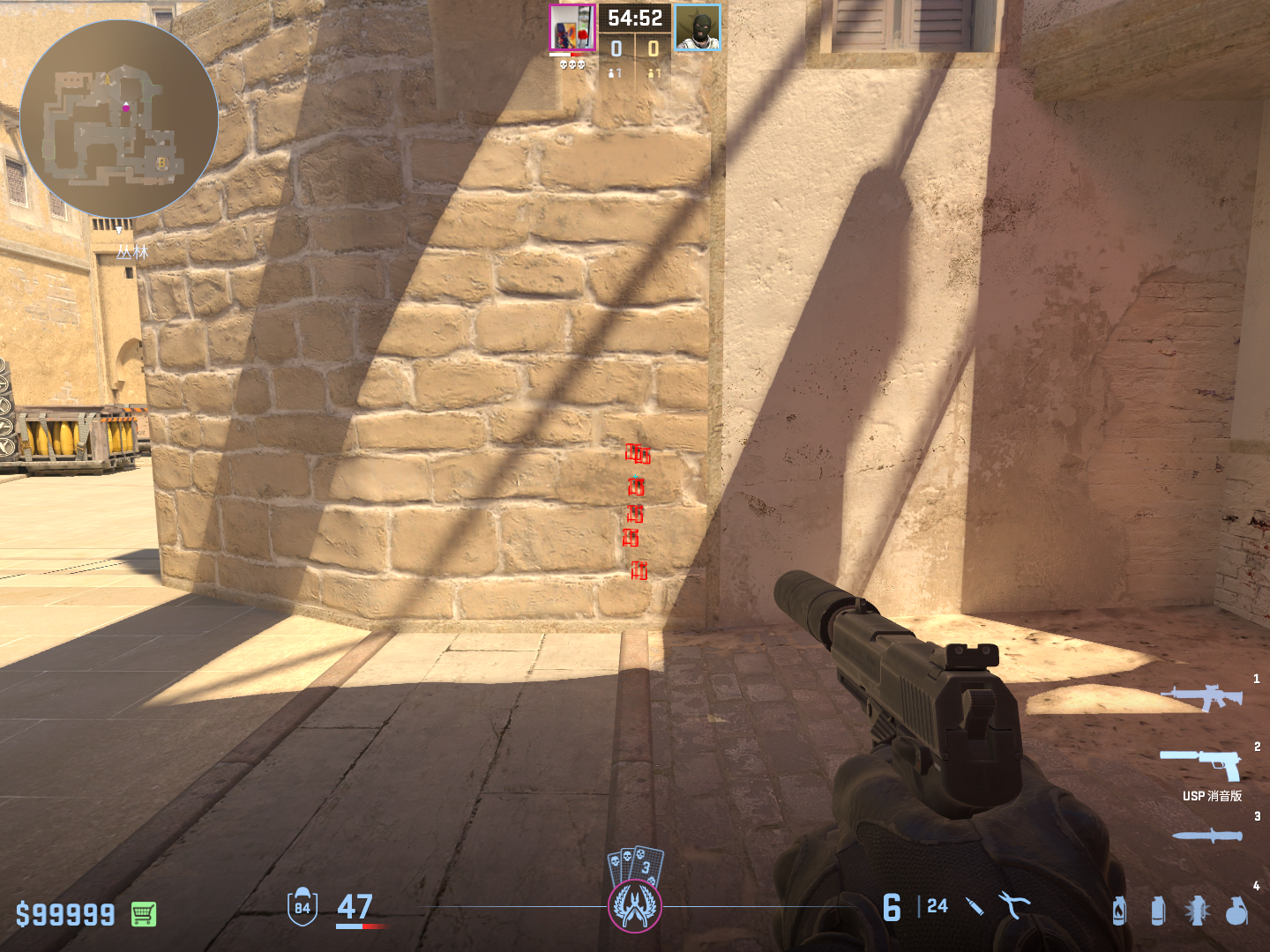
Task: Open the buy menu shopping cart icon
Action: coord(144,914)
